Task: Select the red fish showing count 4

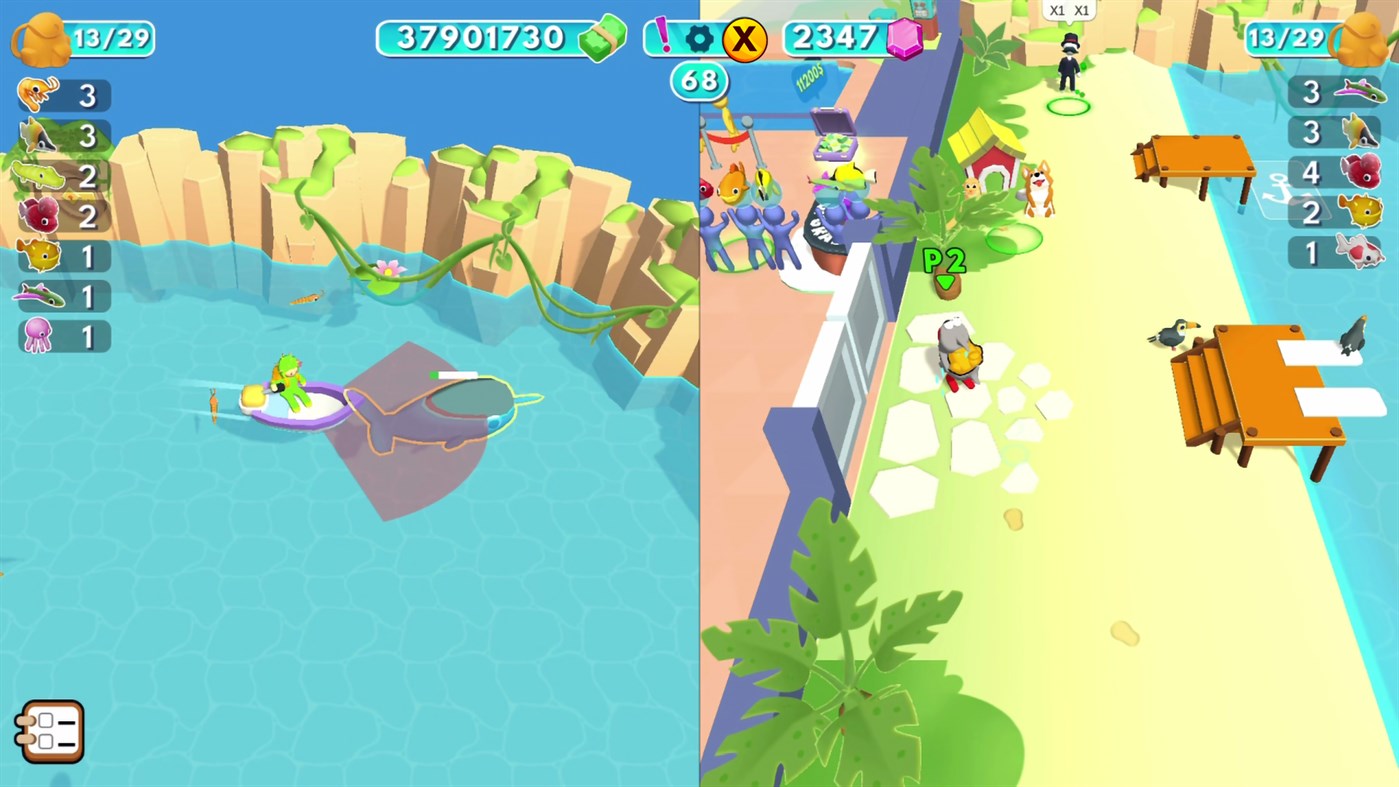Action: [x=1362, y=173]
